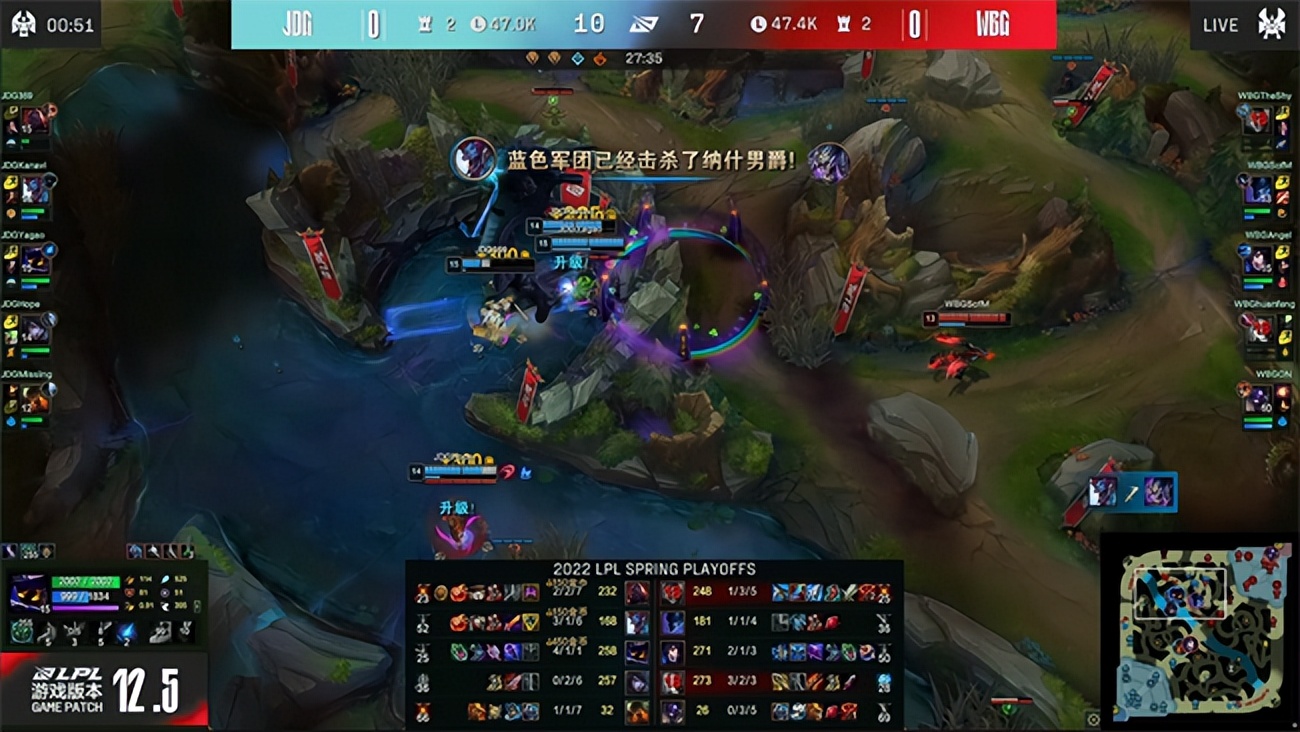1300x732 pixels.
Task: Click the attack damage stat icon in champion panel
Action: pyautogui.click(x=129, y=579)
